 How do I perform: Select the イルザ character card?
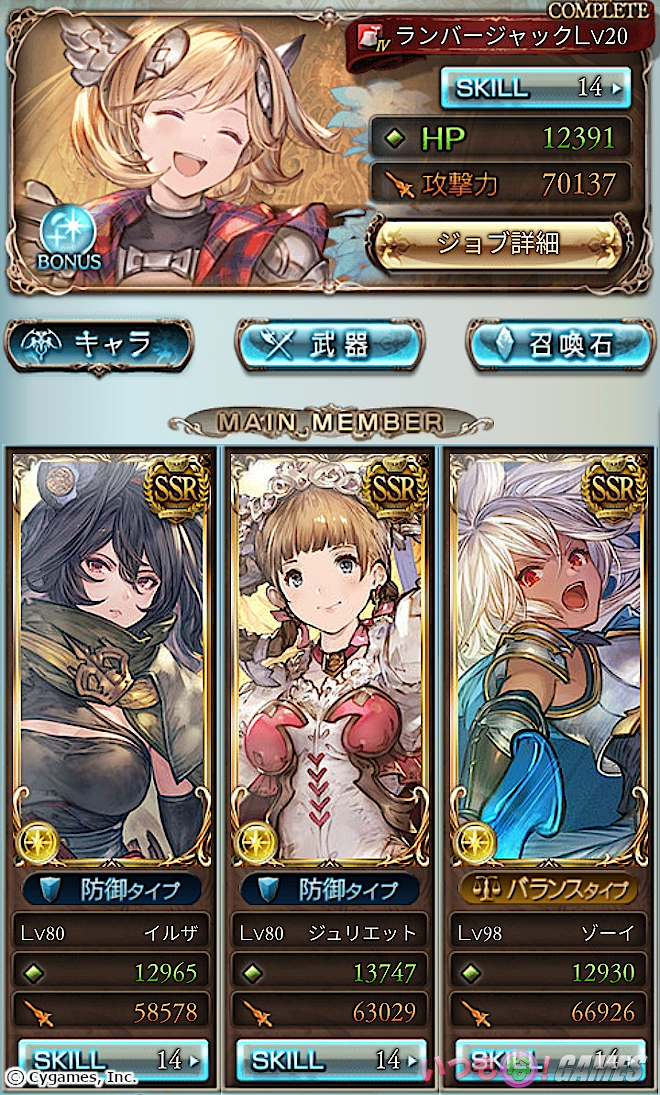click(111, 660)
